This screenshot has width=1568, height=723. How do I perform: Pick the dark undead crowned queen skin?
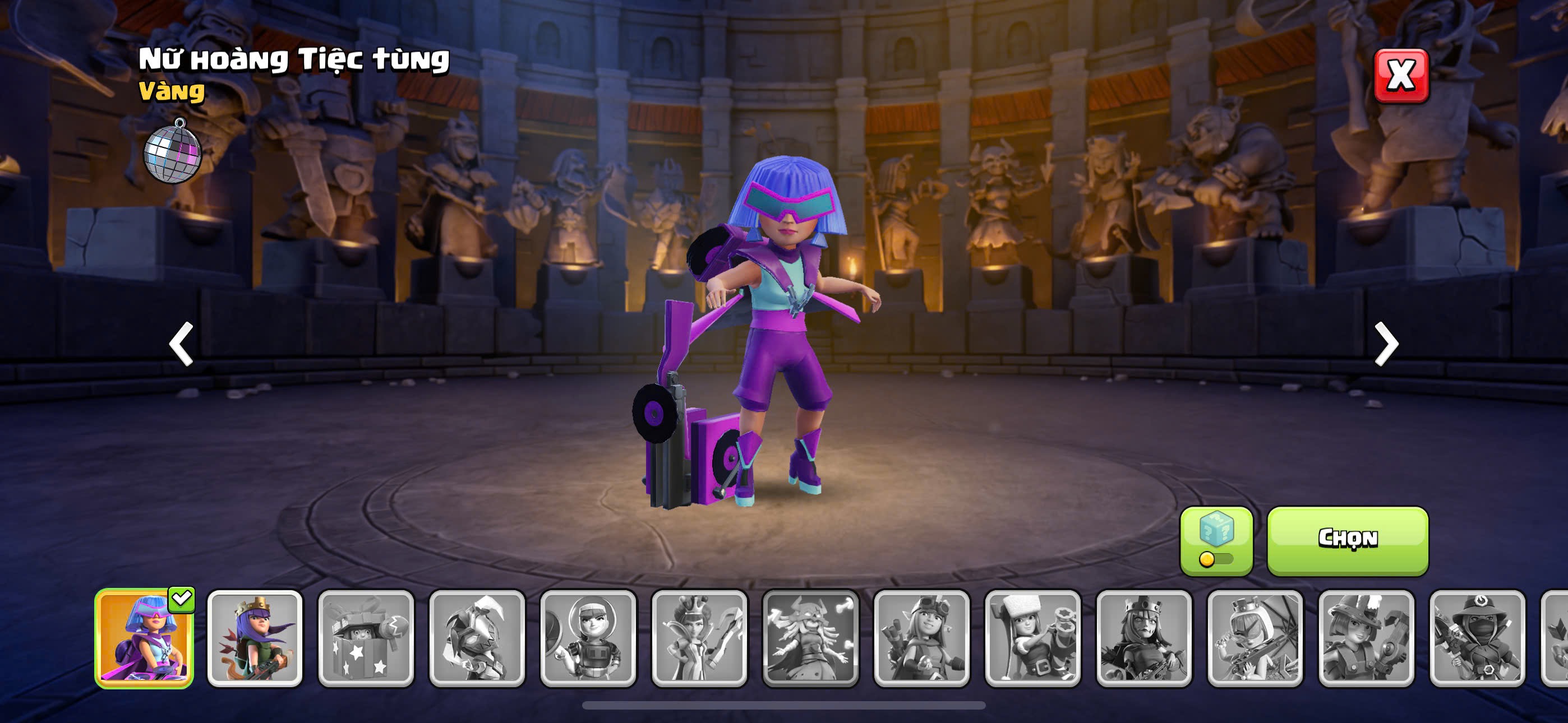click(x=1143, y=638)
